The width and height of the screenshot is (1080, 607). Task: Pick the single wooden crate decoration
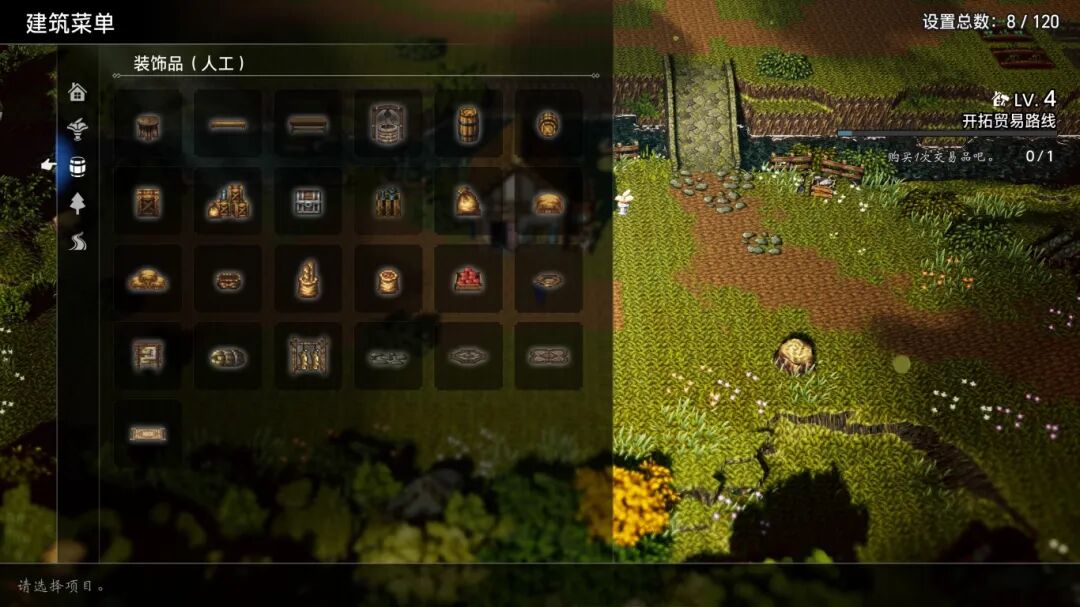tap(148, 202)
